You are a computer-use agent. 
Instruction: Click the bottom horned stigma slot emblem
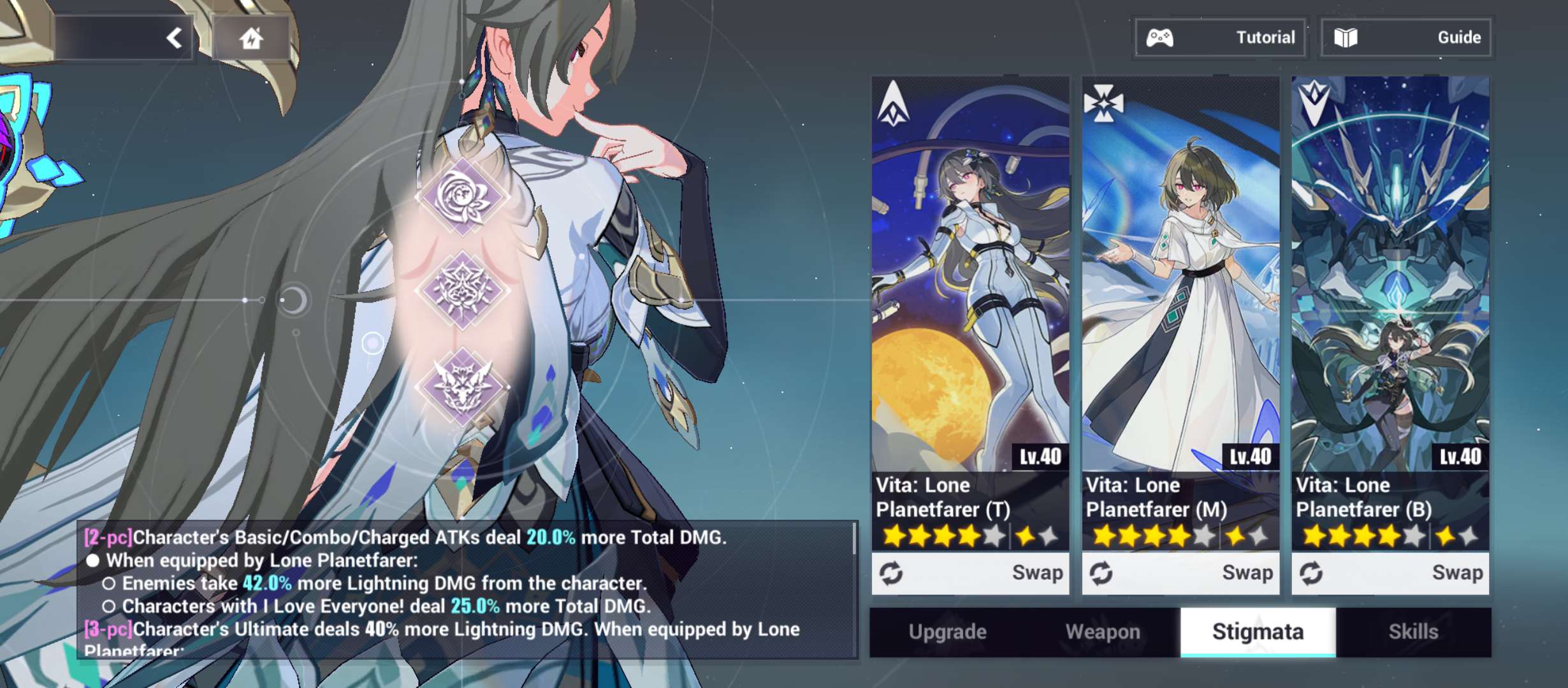tap(463, 385)
